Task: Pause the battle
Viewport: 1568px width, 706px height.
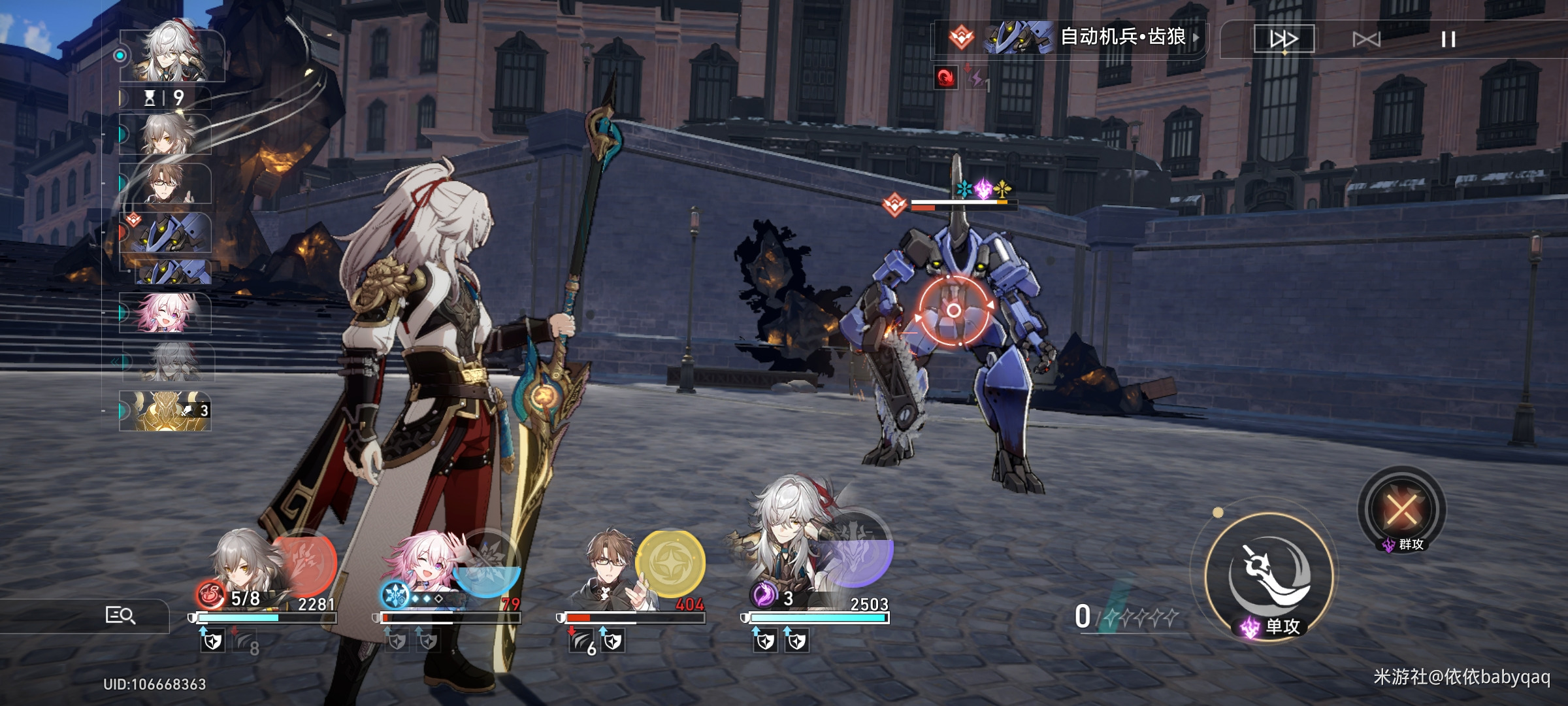Action: [x=1448, y=39]
